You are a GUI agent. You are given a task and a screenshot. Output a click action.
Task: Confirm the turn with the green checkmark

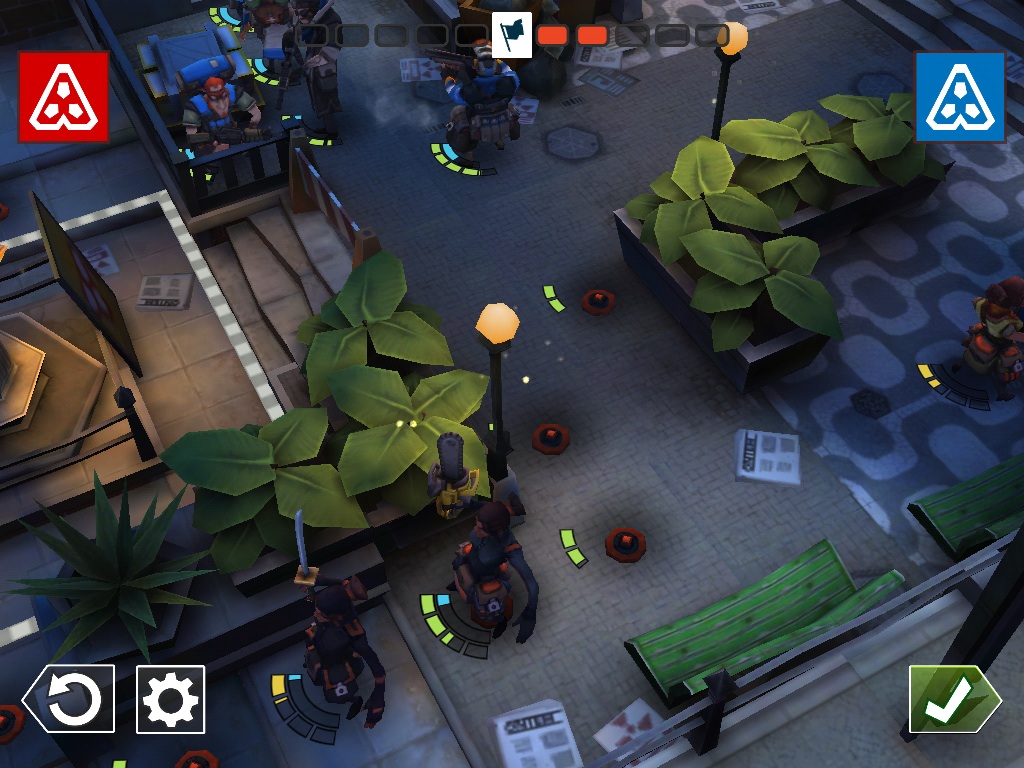click(x=953, y=699)
